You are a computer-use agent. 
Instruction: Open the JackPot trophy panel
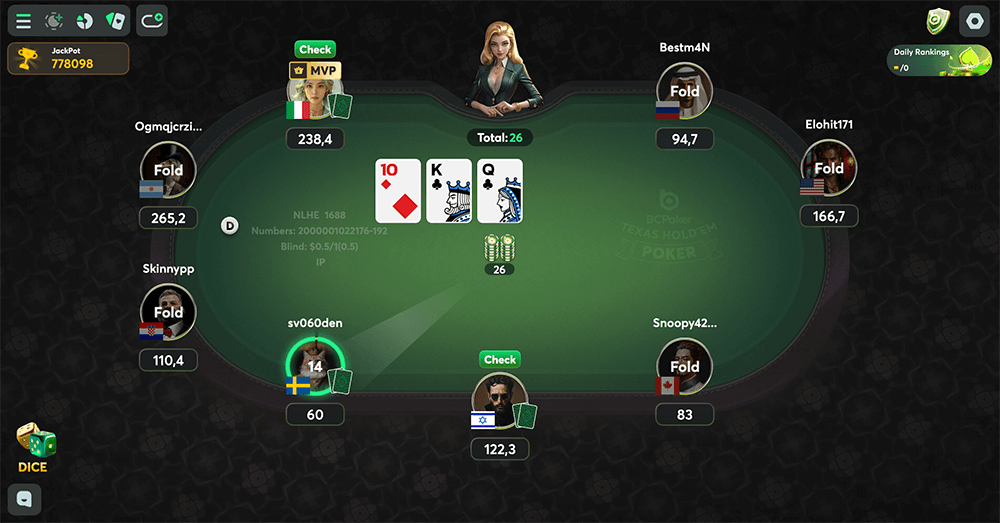tap(68, 58)
